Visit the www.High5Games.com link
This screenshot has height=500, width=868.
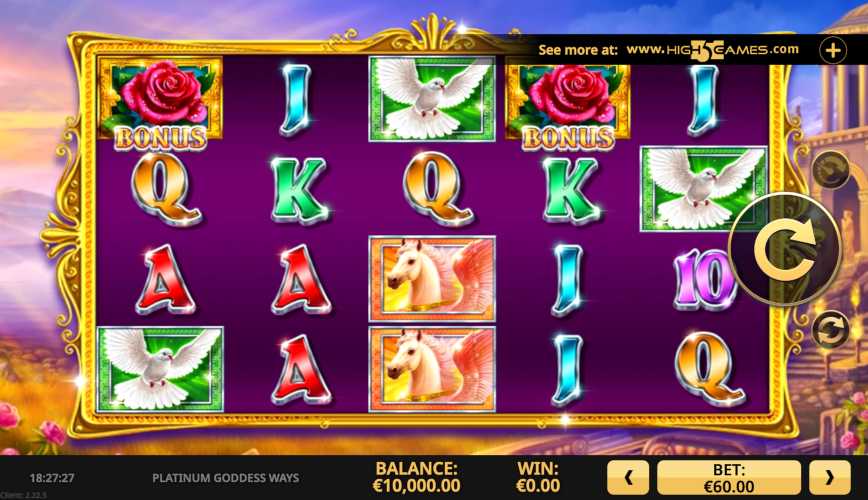(713, 49)
